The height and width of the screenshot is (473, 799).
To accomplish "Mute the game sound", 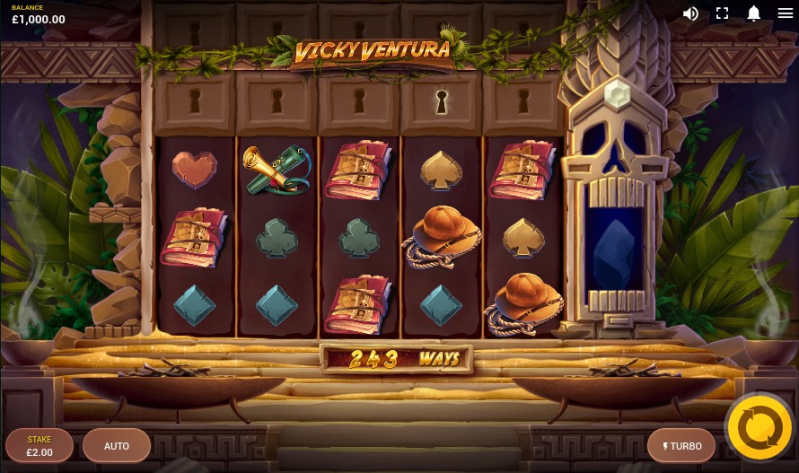I will coord(690,13).
